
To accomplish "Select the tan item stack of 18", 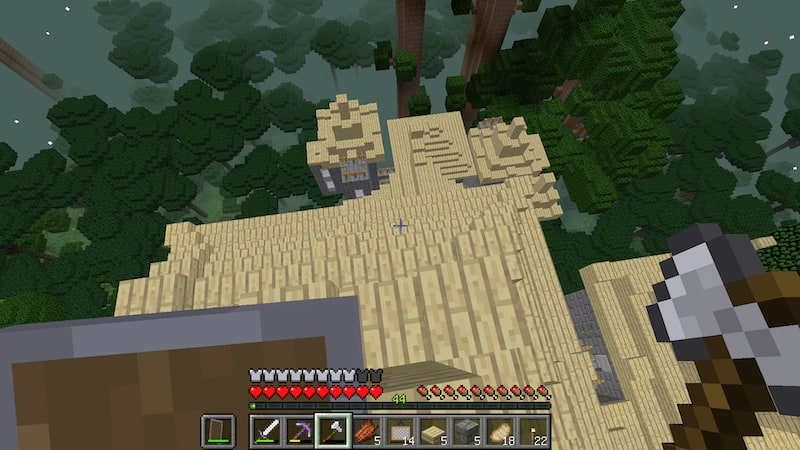I will click(499, 431).
